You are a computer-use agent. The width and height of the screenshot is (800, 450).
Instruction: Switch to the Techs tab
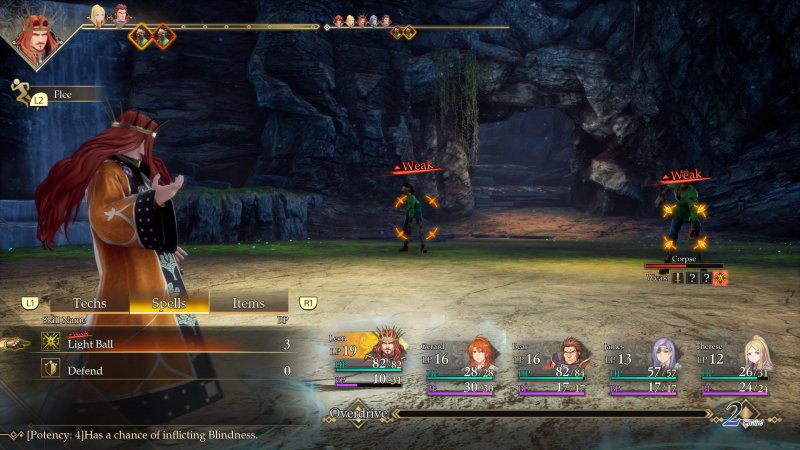point(89,303)
